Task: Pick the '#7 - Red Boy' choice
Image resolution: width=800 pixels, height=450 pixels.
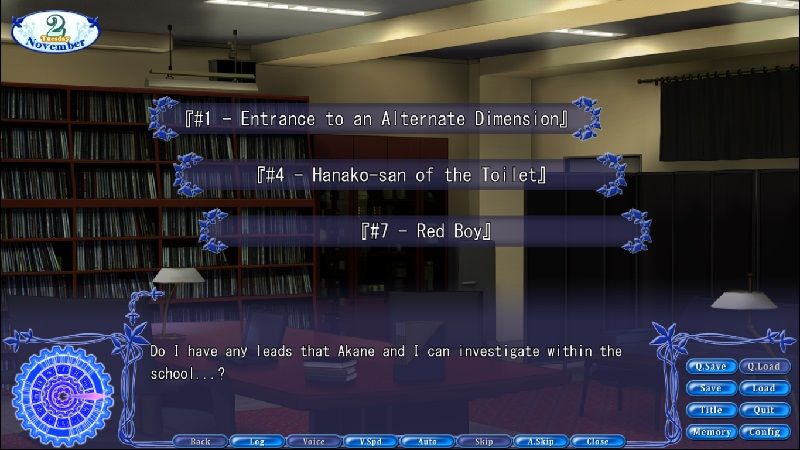Action: pos(426,232)
